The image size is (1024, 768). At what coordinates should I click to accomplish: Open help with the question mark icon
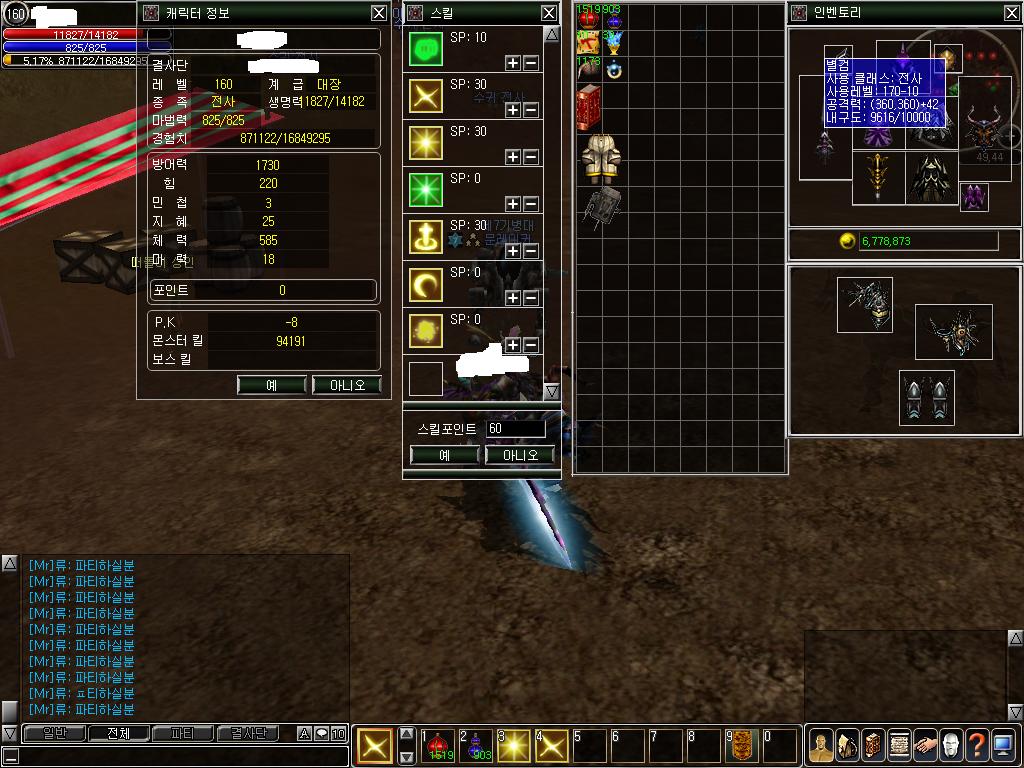[977, 745]
